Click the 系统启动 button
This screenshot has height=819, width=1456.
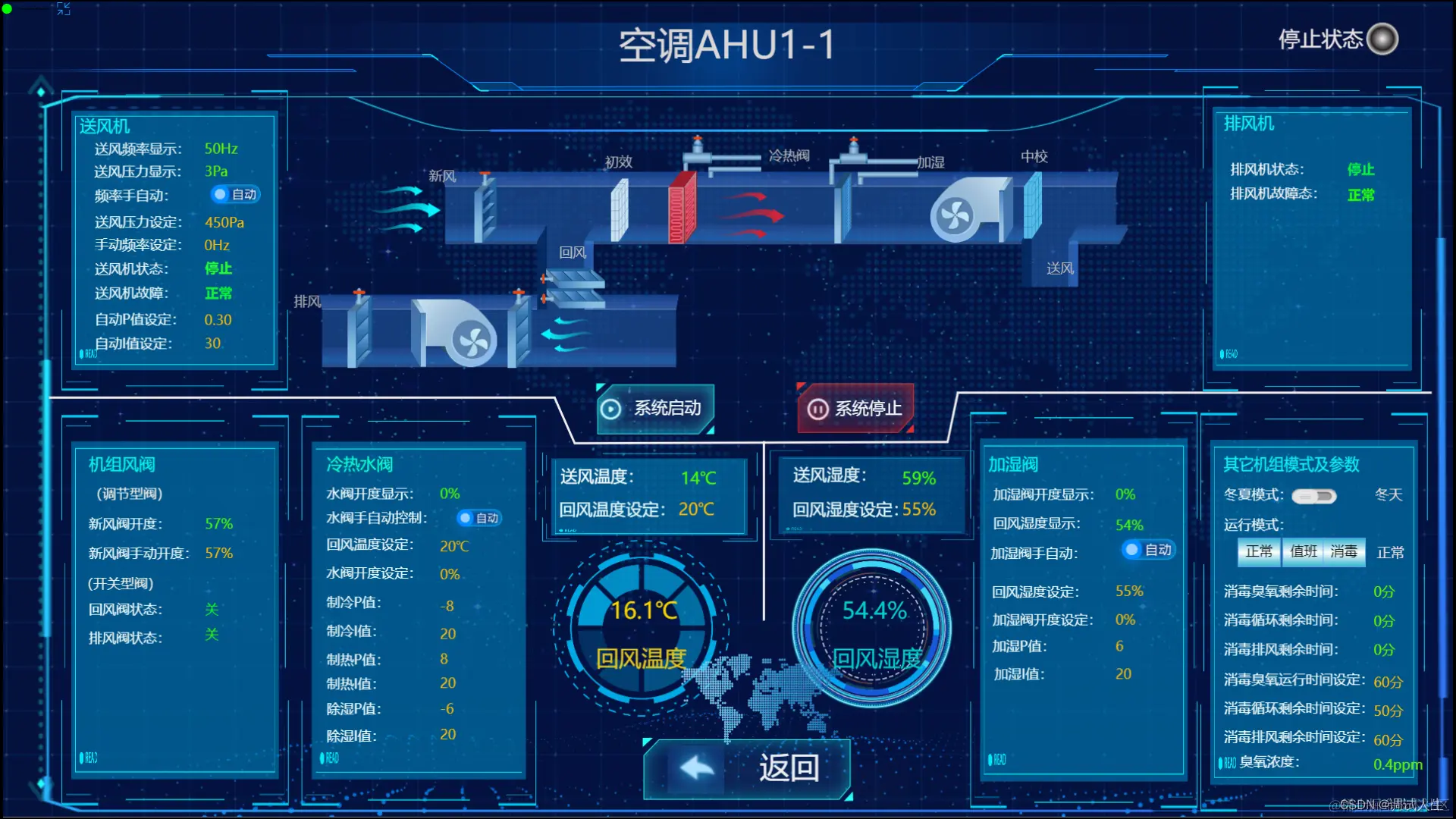(x=656, y=409)
